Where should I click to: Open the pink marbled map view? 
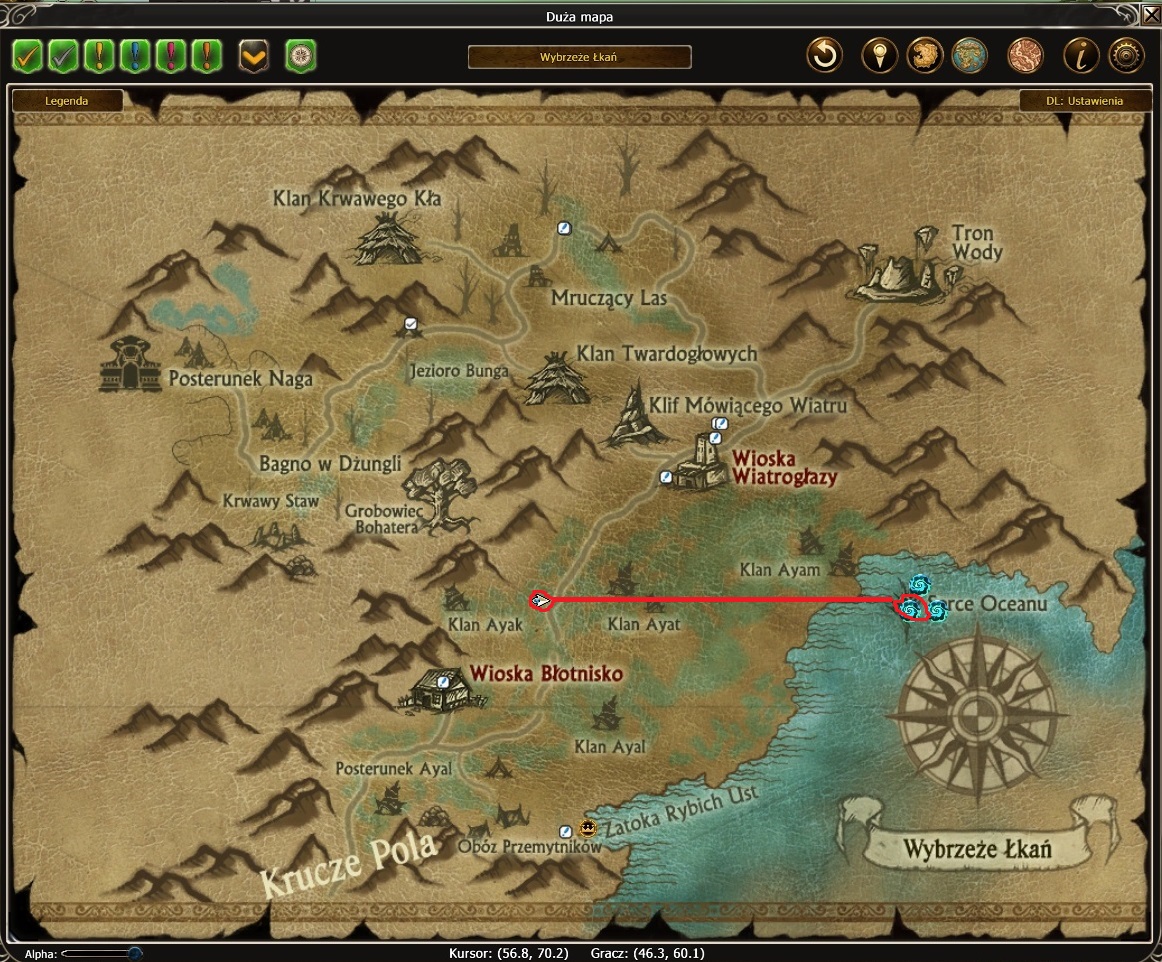click(1025, 56)
